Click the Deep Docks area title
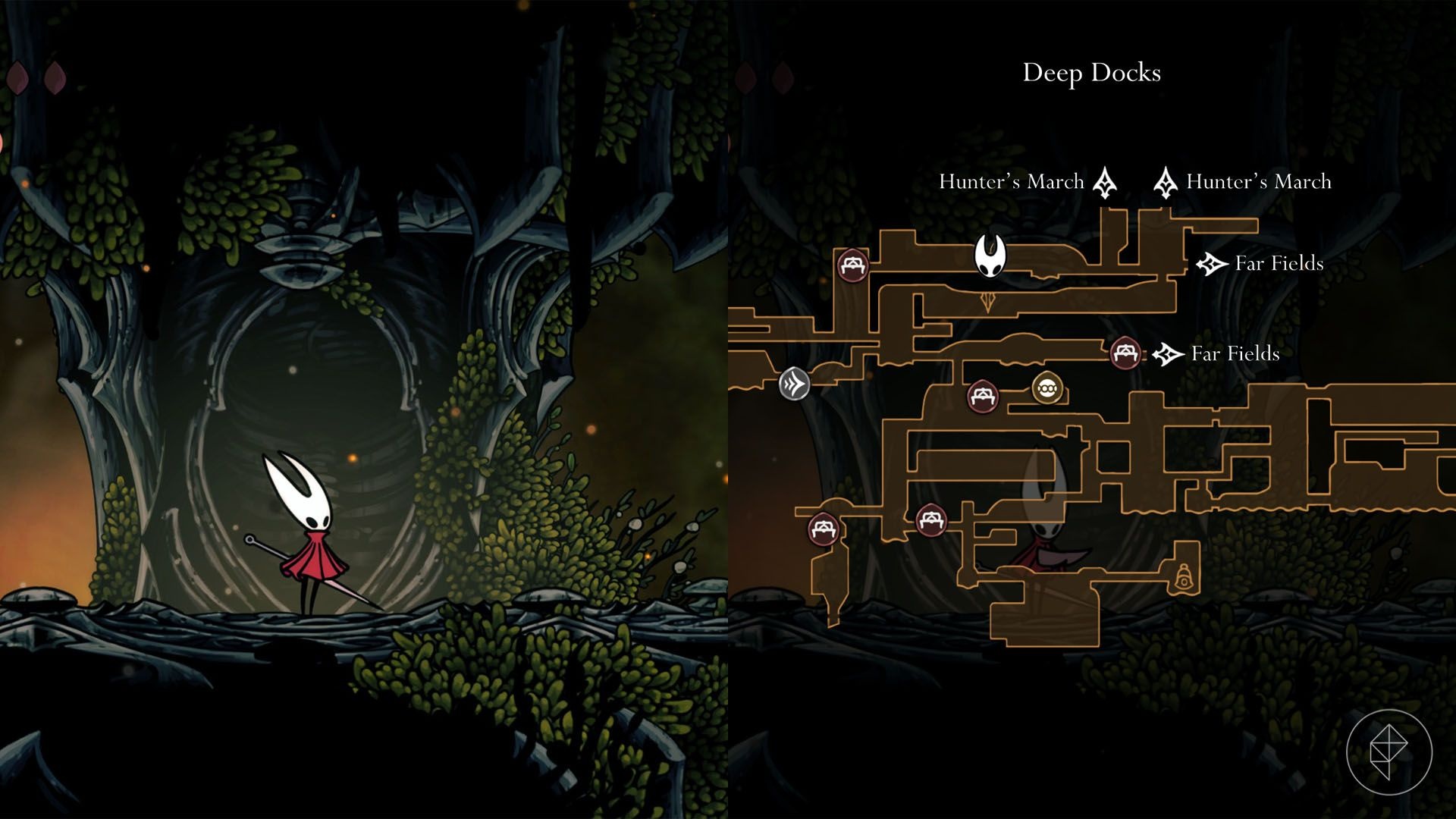The height and width of the screenshot is (819, 1456). pyautogui.click(x=1091, y=73)
